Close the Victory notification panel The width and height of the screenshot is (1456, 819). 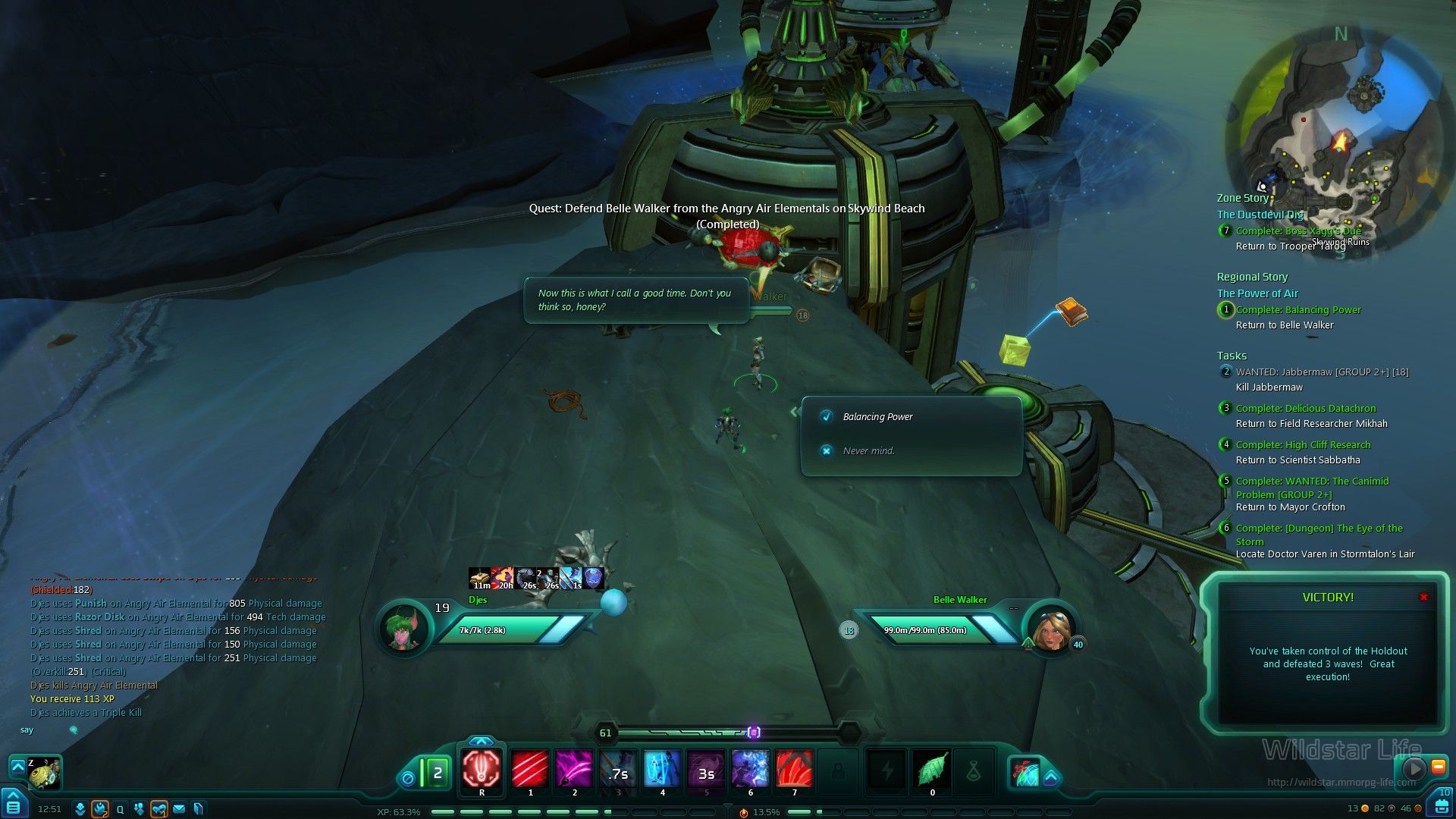(1423, 598)
